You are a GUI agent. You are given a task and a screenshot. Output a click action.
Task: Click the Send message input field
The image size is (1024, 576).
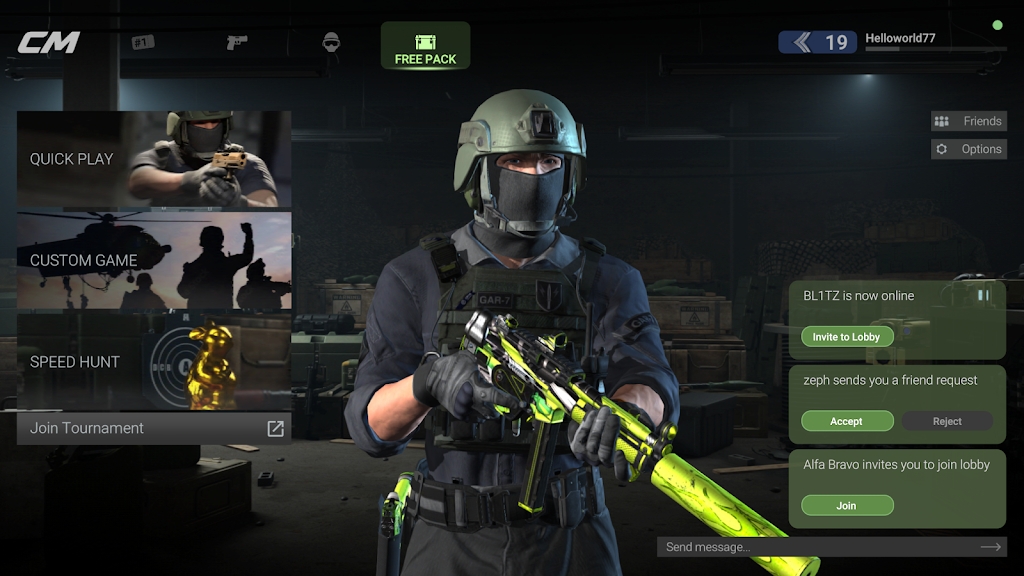pyautogui.click(x=815, y=547)
